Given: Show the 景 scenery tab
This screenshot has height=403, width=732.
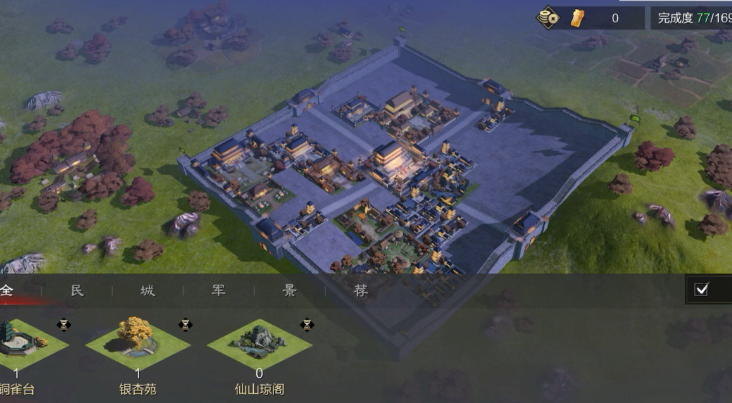Looking at the screenshot, I should tap(289, 291).
